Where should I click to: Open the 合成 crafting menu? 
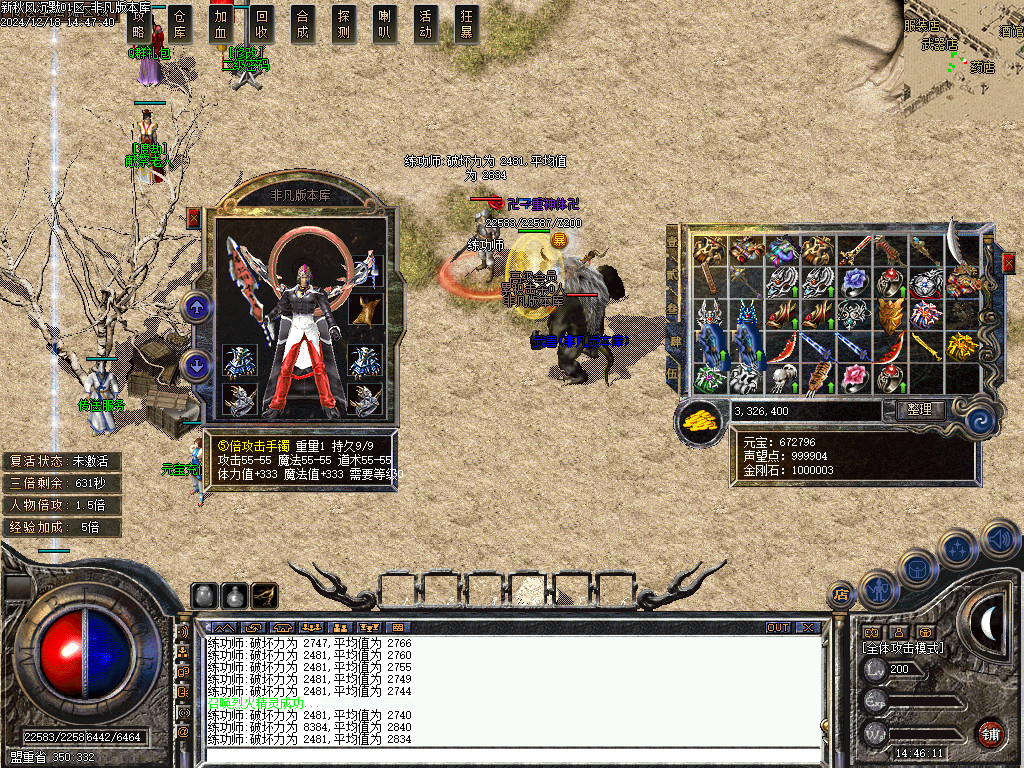click(303, 23)
